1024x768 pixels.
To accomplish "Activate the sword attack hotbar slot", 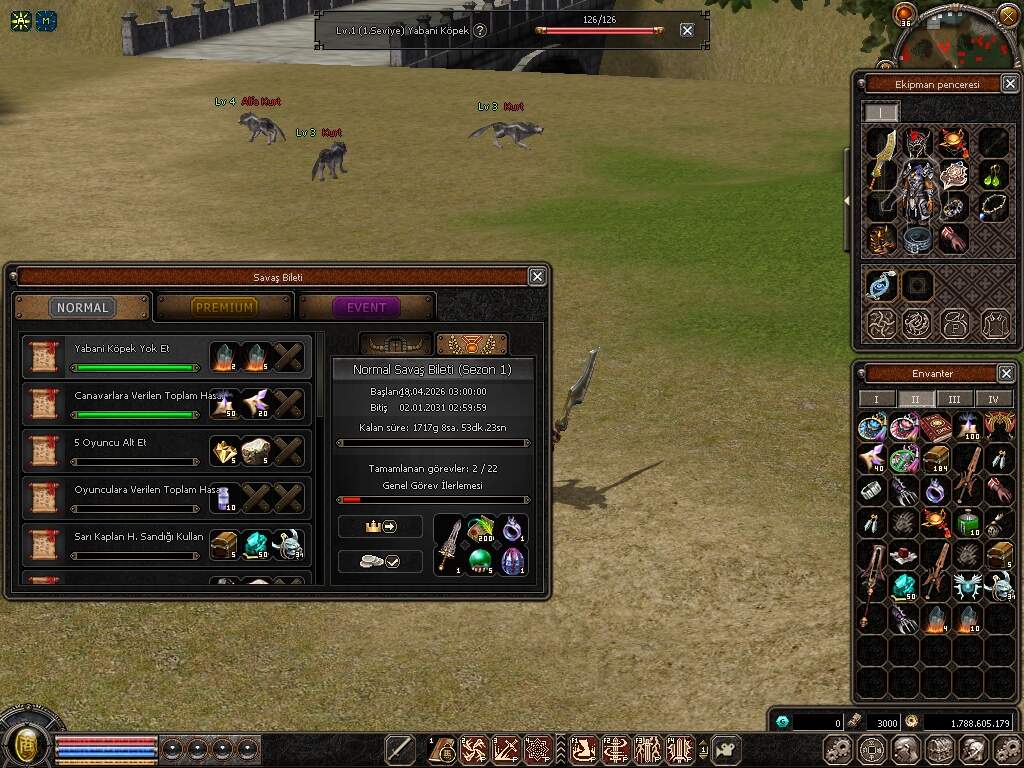I will [x=400, y=749].
